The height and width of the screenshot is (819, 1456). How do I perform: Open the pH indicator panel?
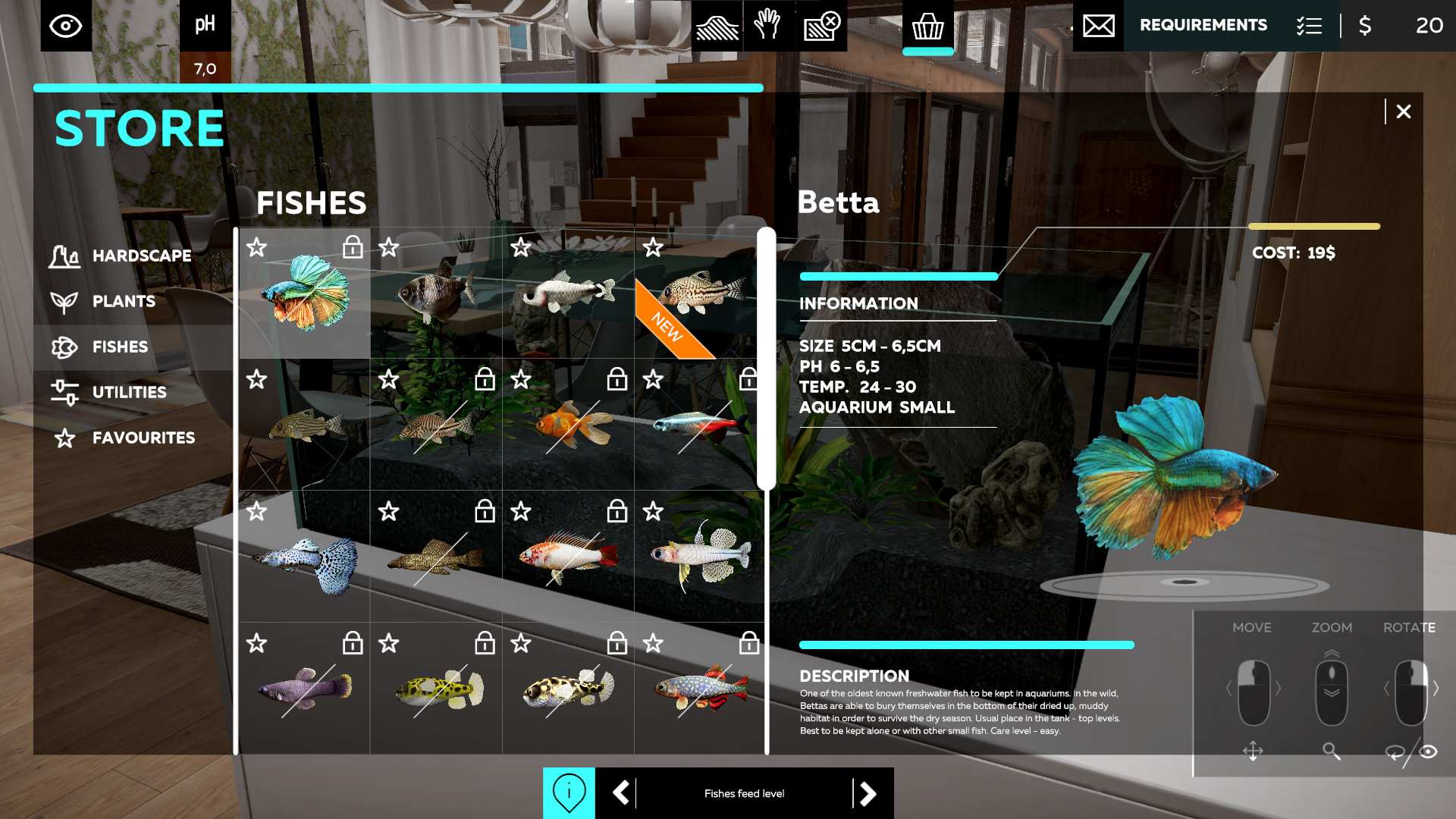205,27
